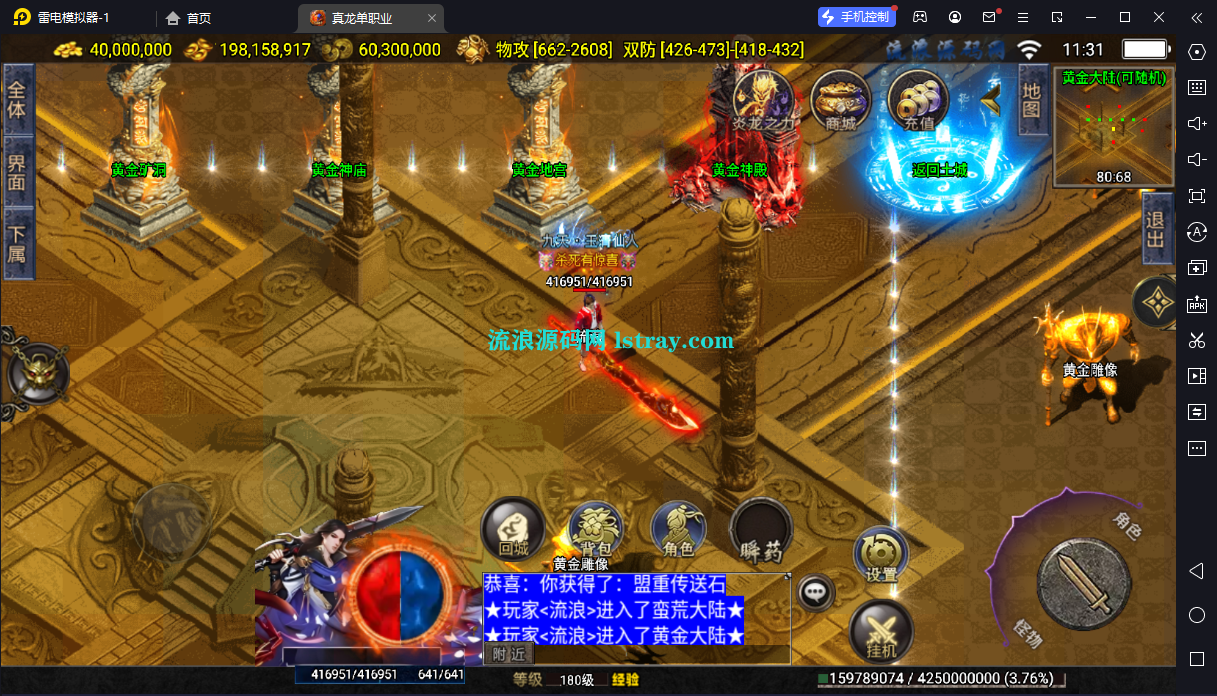Image resolution: width=1217 pixels, height=696 pixels.
Task: Open the 背包 backpack
Action: coord(595,528)
